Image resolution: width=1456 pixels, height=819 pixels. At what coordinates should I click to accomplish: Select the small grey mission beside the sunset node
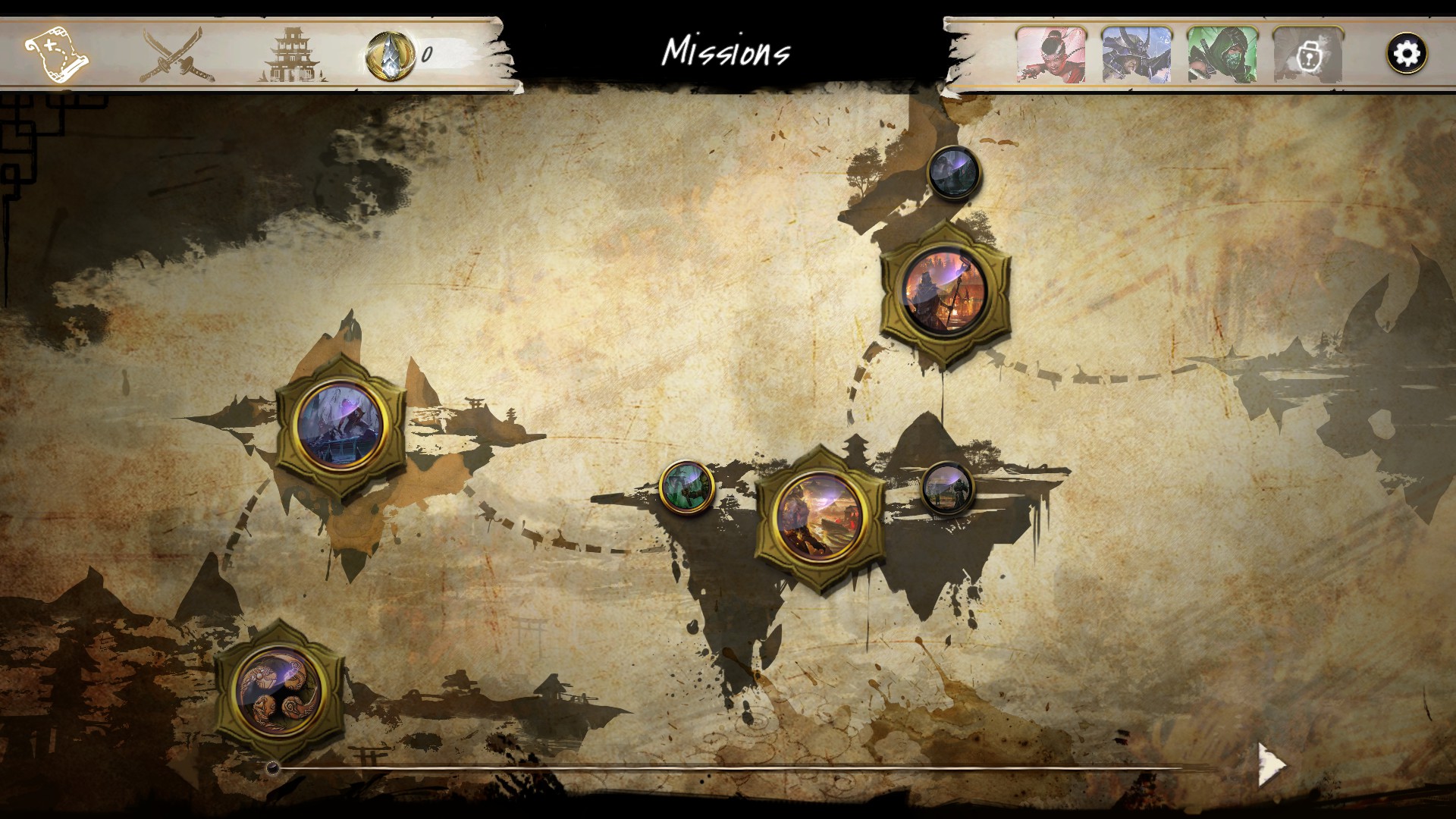pos(947,488)
